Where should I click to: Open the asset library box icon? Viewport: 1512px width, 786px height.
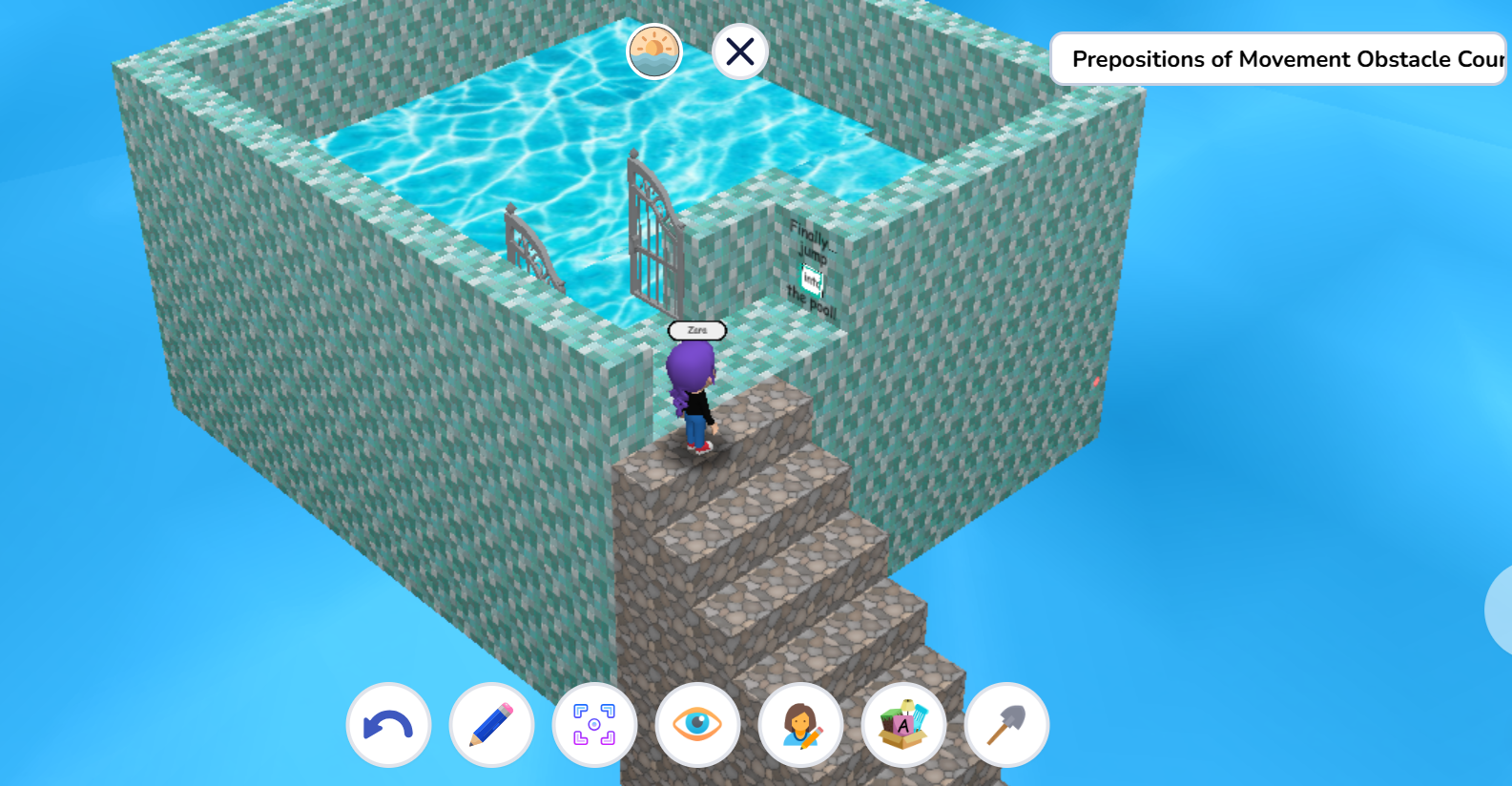tap(903, 725)
